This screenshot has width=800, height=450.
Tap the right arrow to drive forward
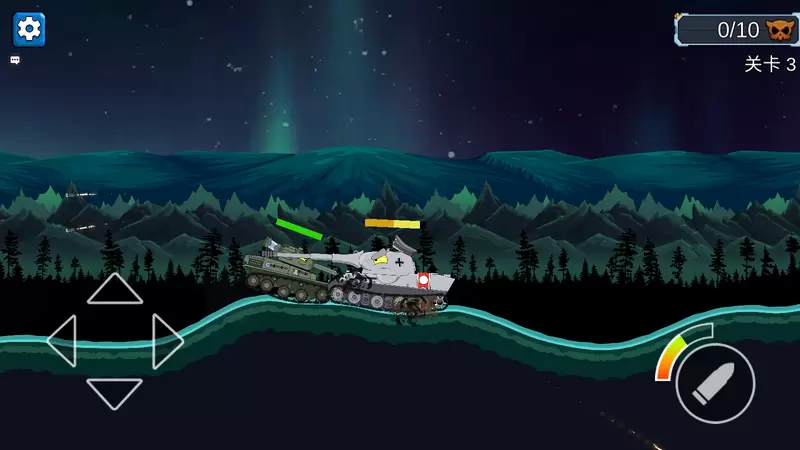click(x=167, y=341)
